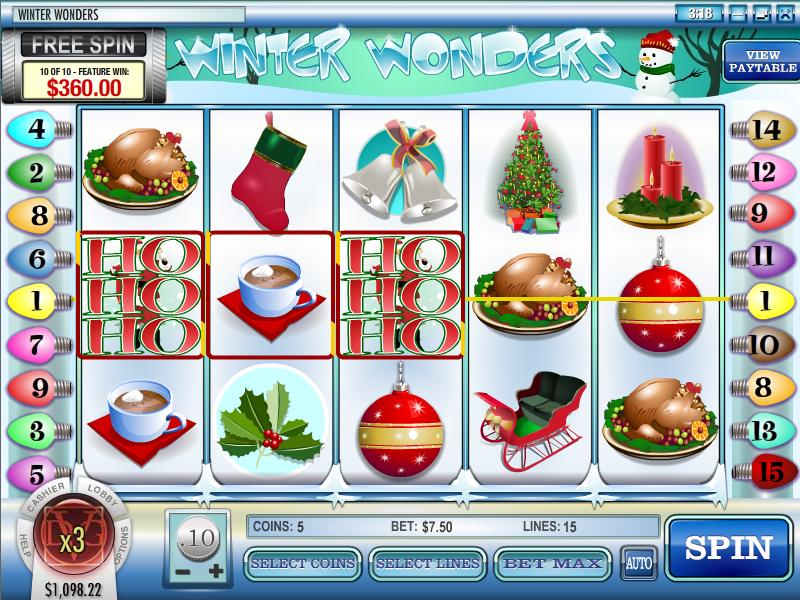Decrease coin value with the minus button
This screenshot has width=800, height=600.
pyautogui.click(x=184, y=570)
